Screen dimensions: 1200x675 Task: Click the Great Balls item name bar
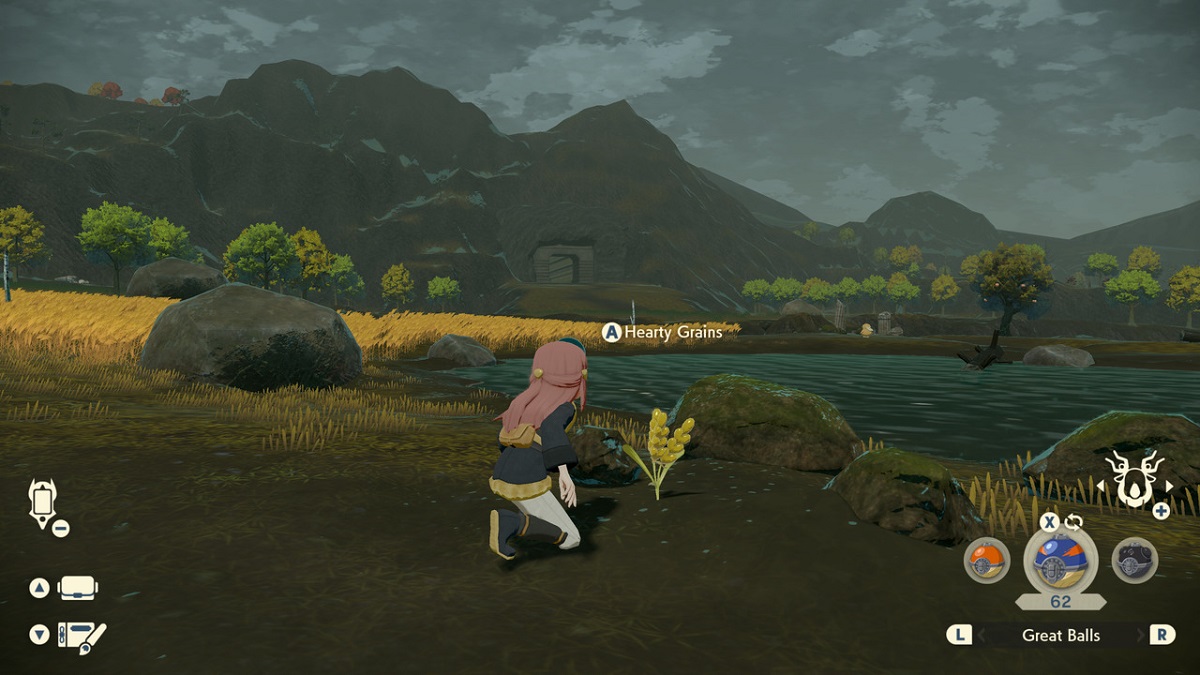click(1060, 635)
